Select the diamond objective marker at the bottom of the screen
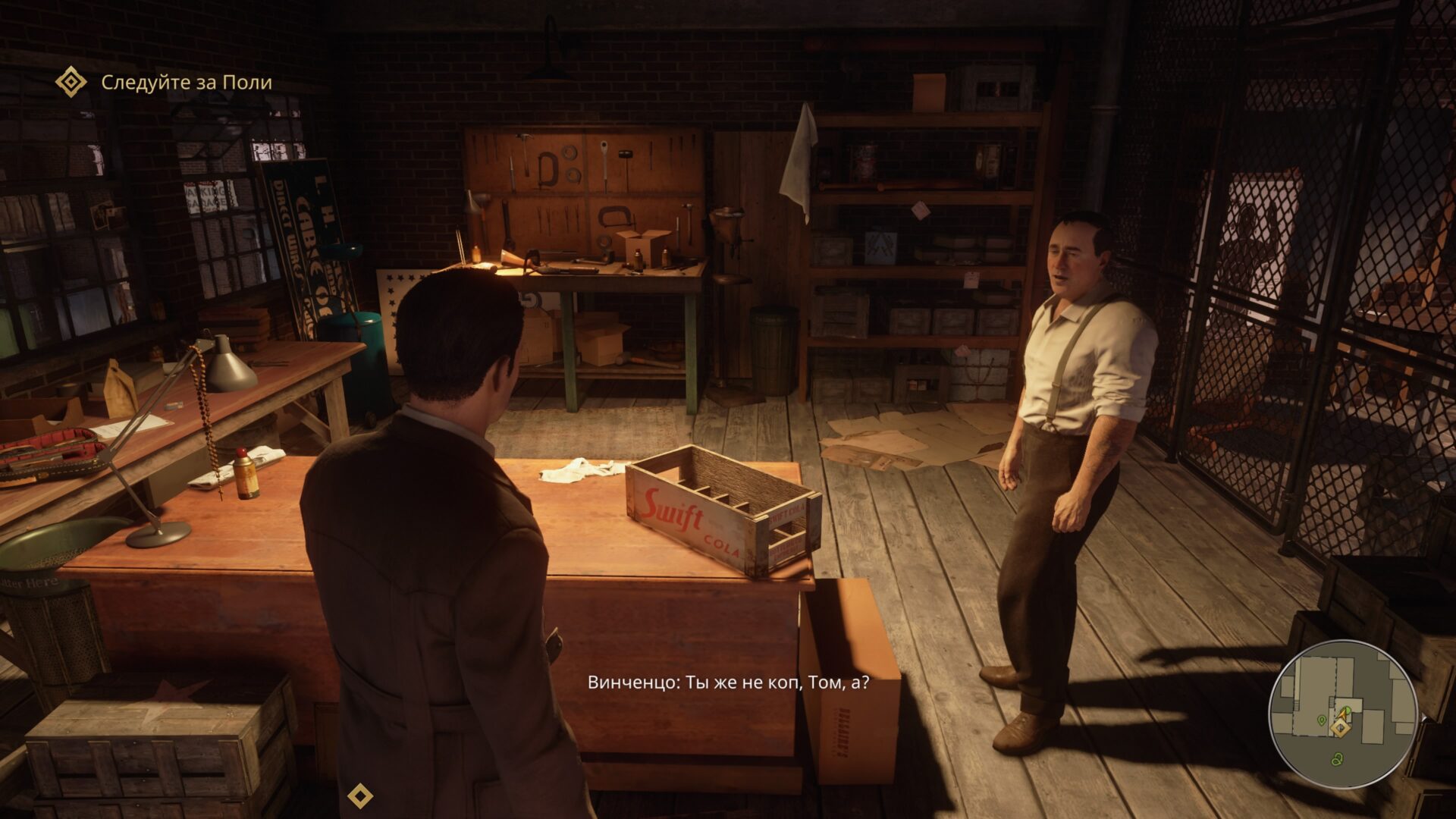 pos(359,795)
